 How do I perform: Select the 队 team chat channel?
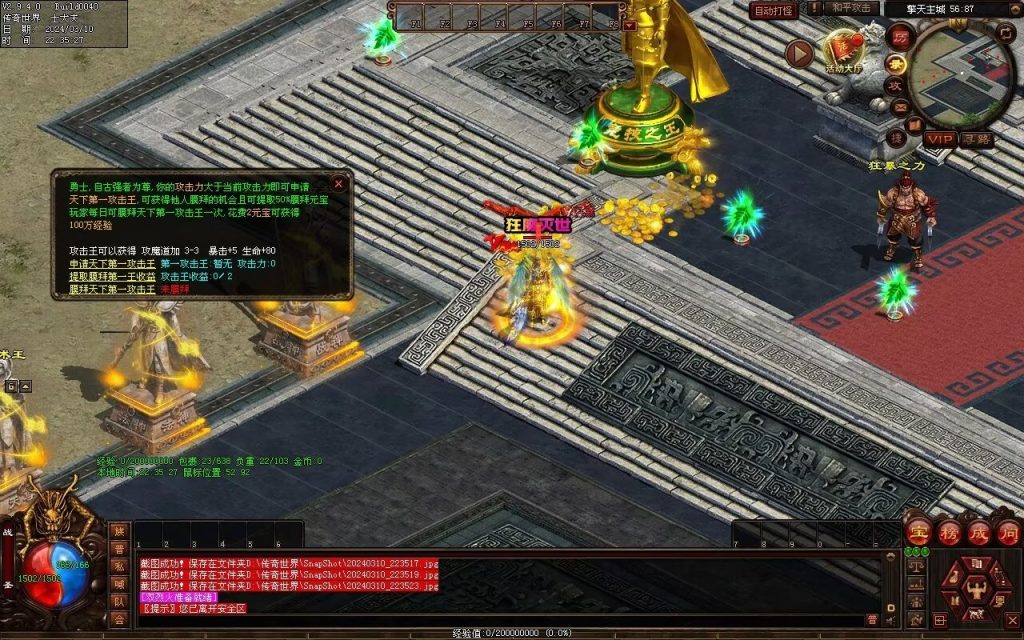click(119, 602)
